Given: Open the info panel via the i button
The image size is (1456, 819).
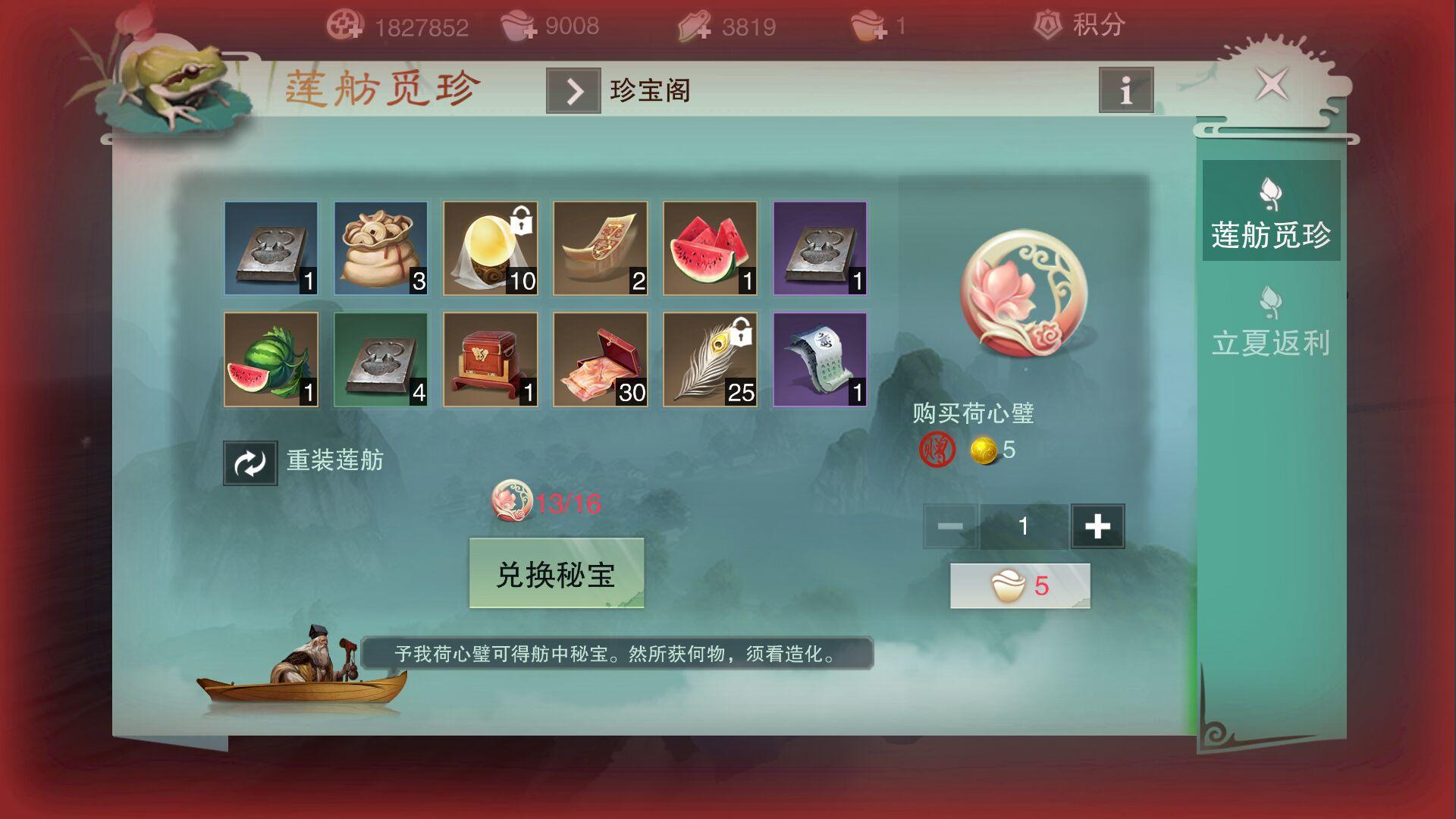Looking at the screenshot, I should [1125, 90].
